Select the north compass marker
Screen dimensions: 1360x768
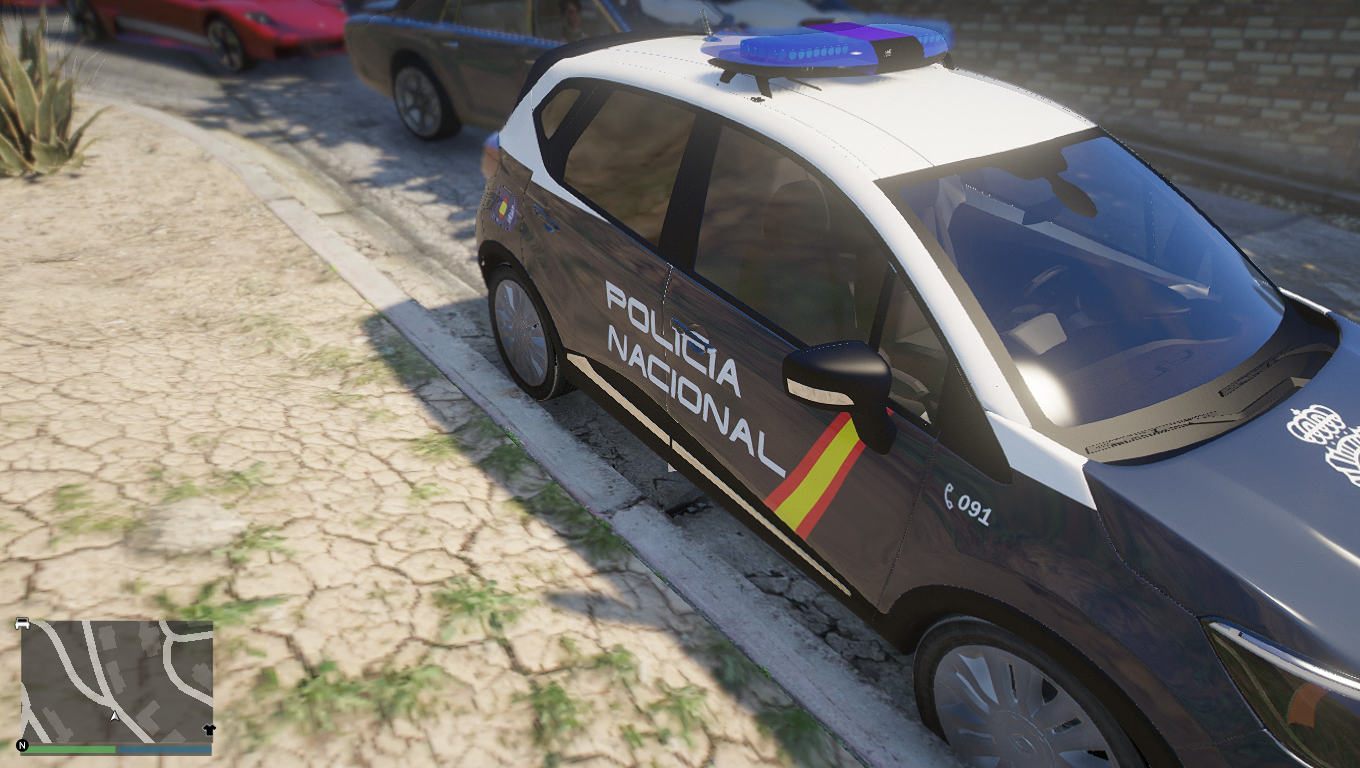(x=22, y=746)
